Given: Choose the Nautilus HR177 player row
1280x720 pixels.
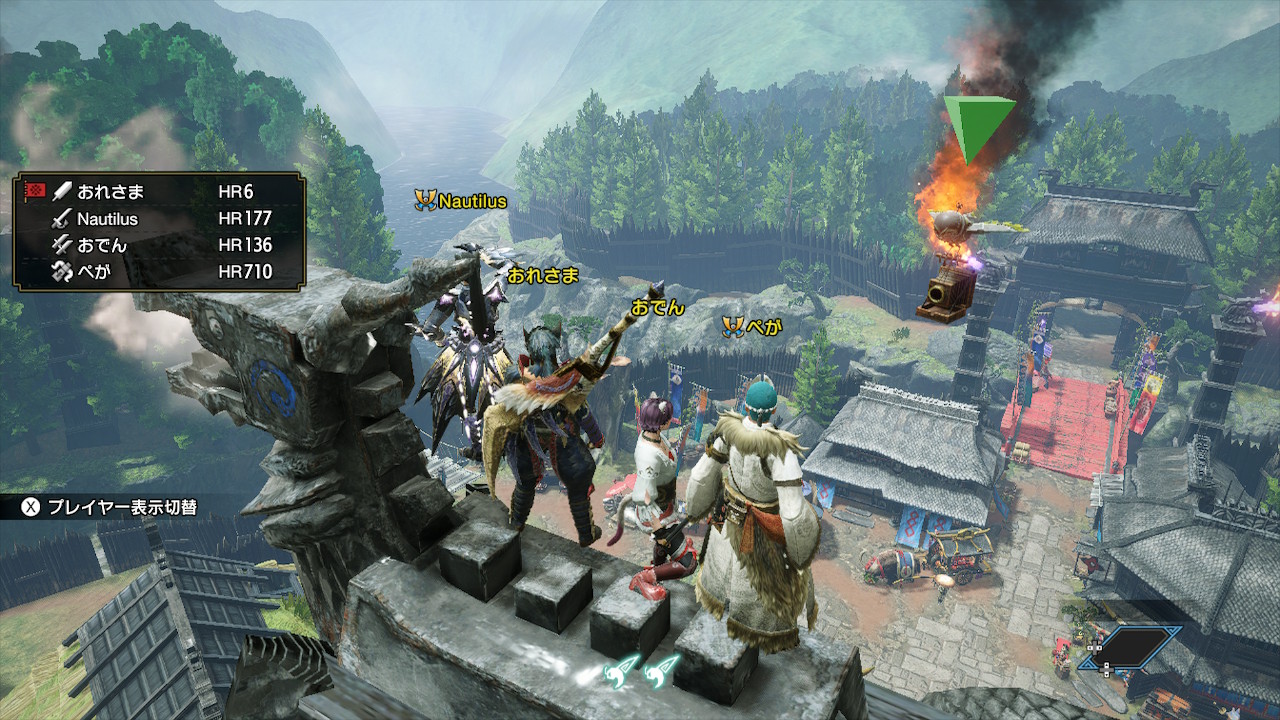Looking at the screenshot, I should 160,218.
